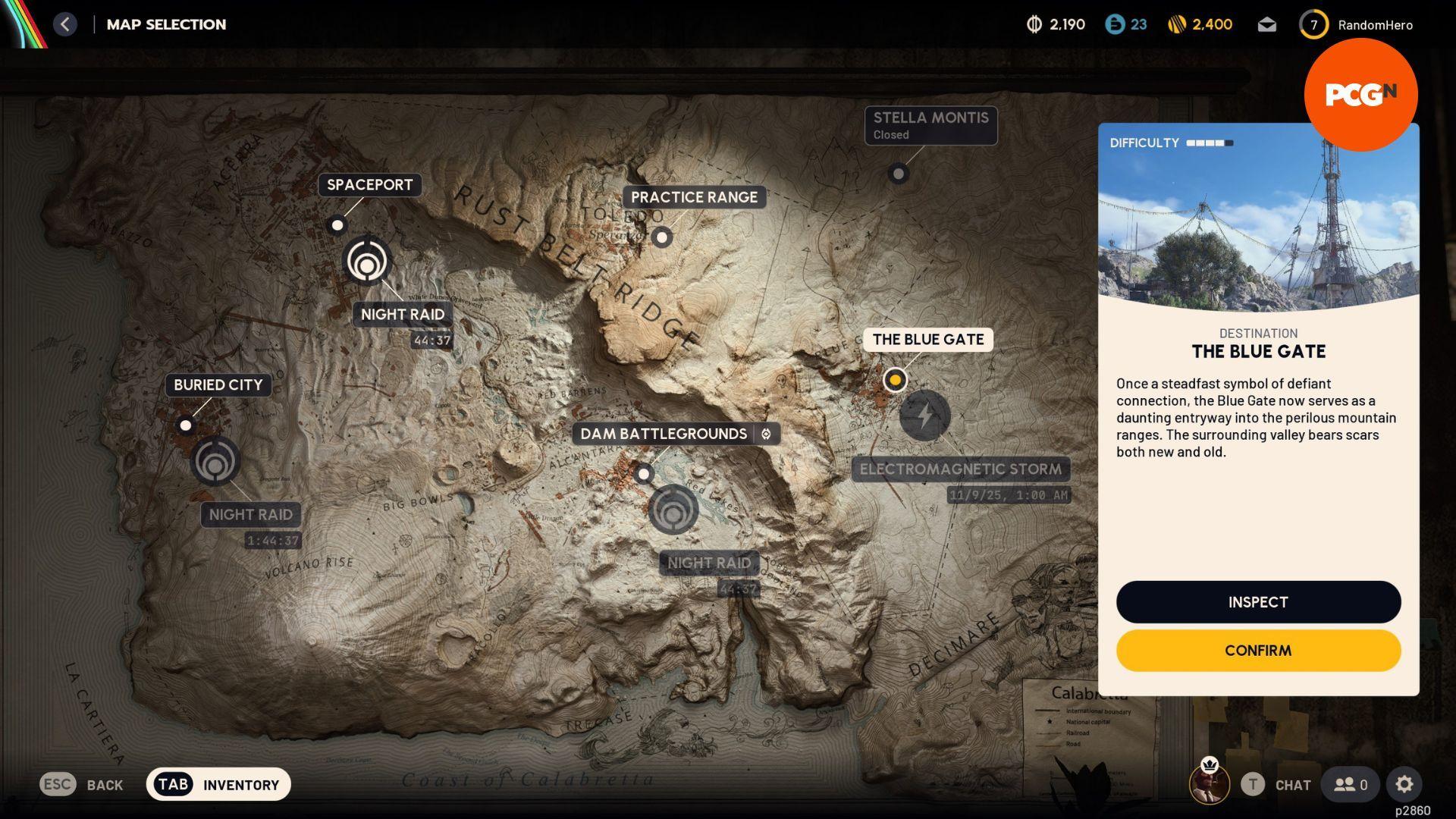Click the Buried City marker dot
The width and height of the screenshot is (1456, 819).
click(187, 425)
